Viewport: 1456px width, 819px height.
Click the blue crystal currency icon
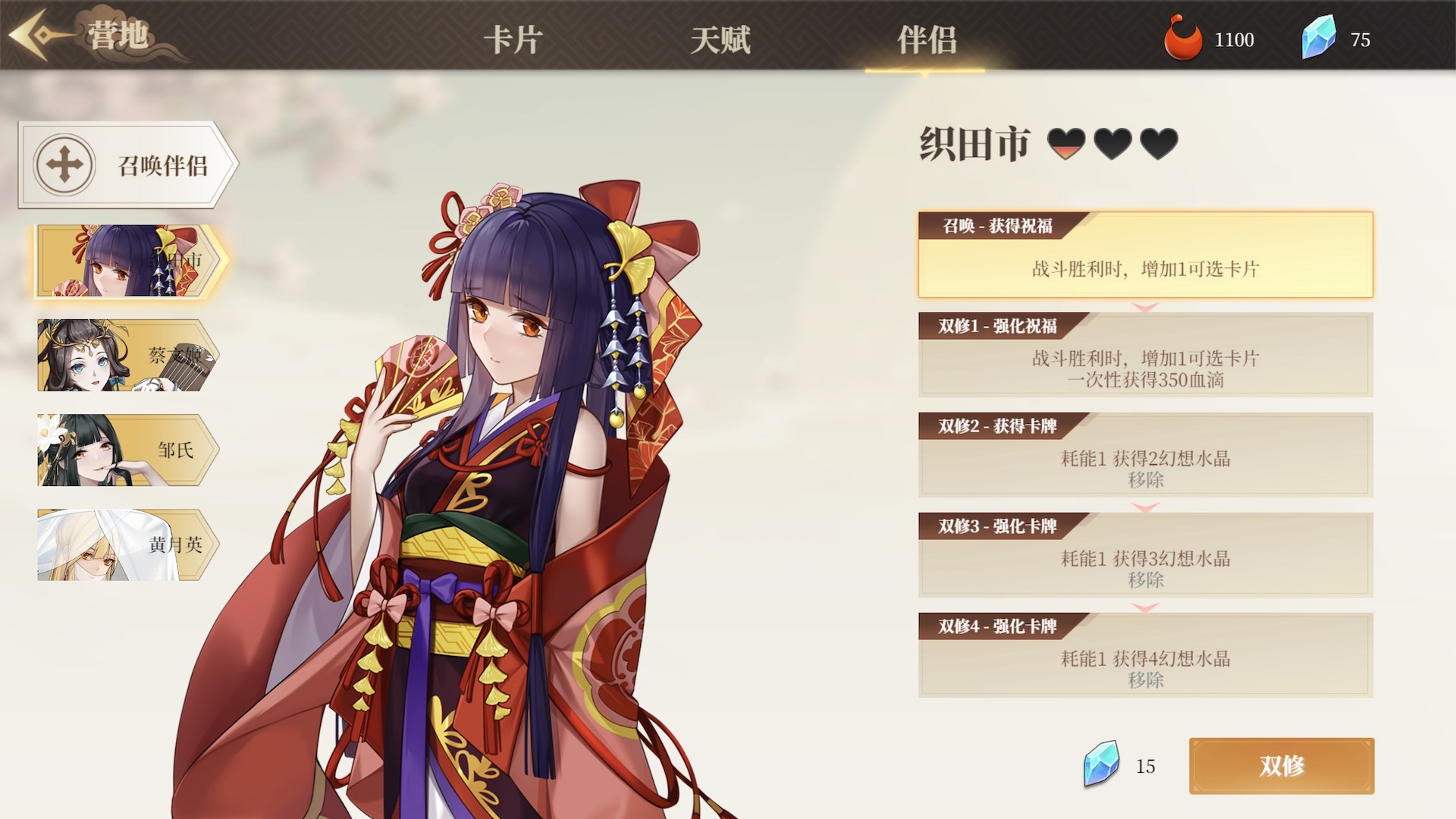point(1319,36)
